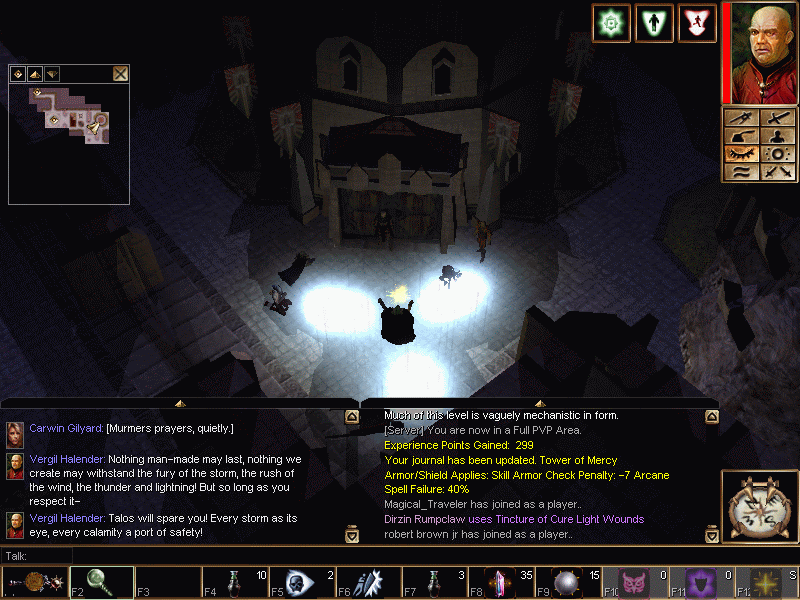Use the magnifying glass in slot F2
Viewport: 800px width, 600px height.
click(100, 581)
